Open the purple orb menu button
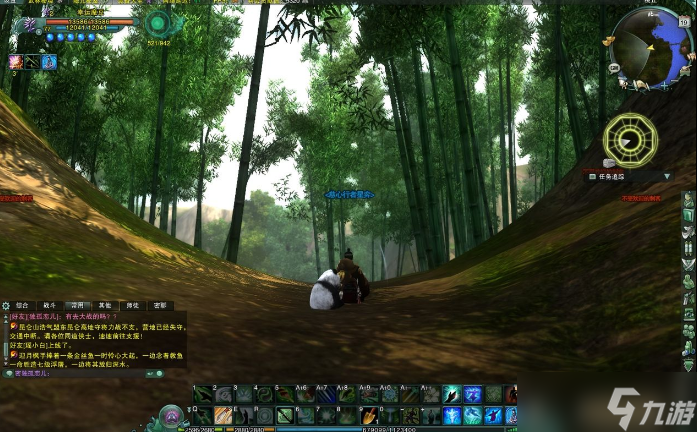 point(172,415)
